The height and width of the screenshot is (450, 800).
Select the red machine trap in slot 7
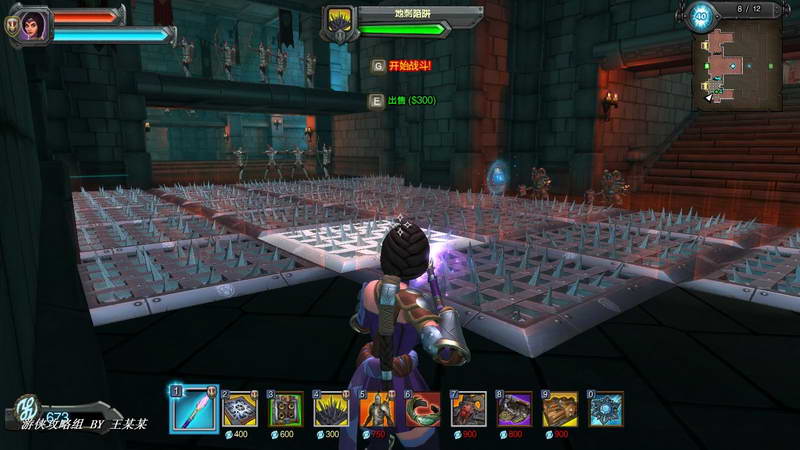(x=468, y=408)
